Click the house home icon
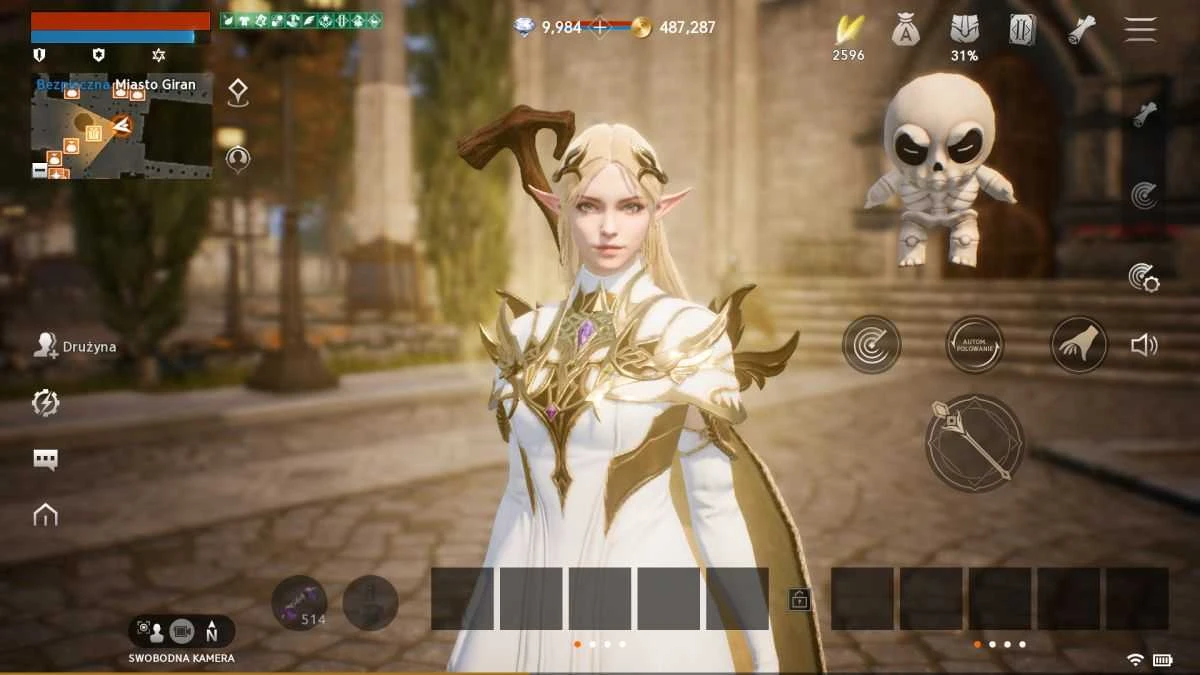Screen dimensions: 1200x675 (x=45, y=515)
